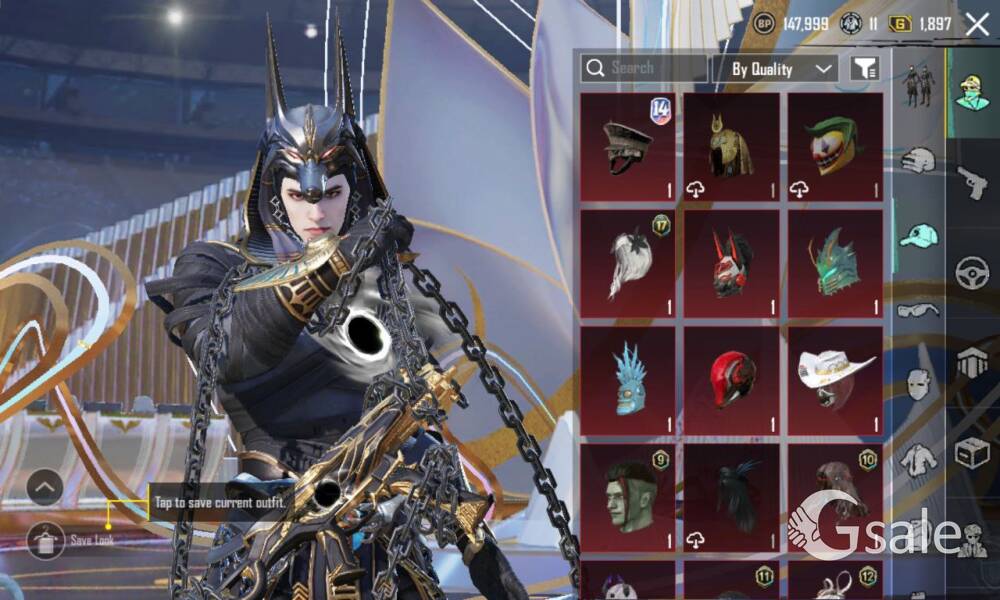Open the vehicle steering wheel tab
Viewport: 1000px width, 600px height.
[x=971, y=272]
